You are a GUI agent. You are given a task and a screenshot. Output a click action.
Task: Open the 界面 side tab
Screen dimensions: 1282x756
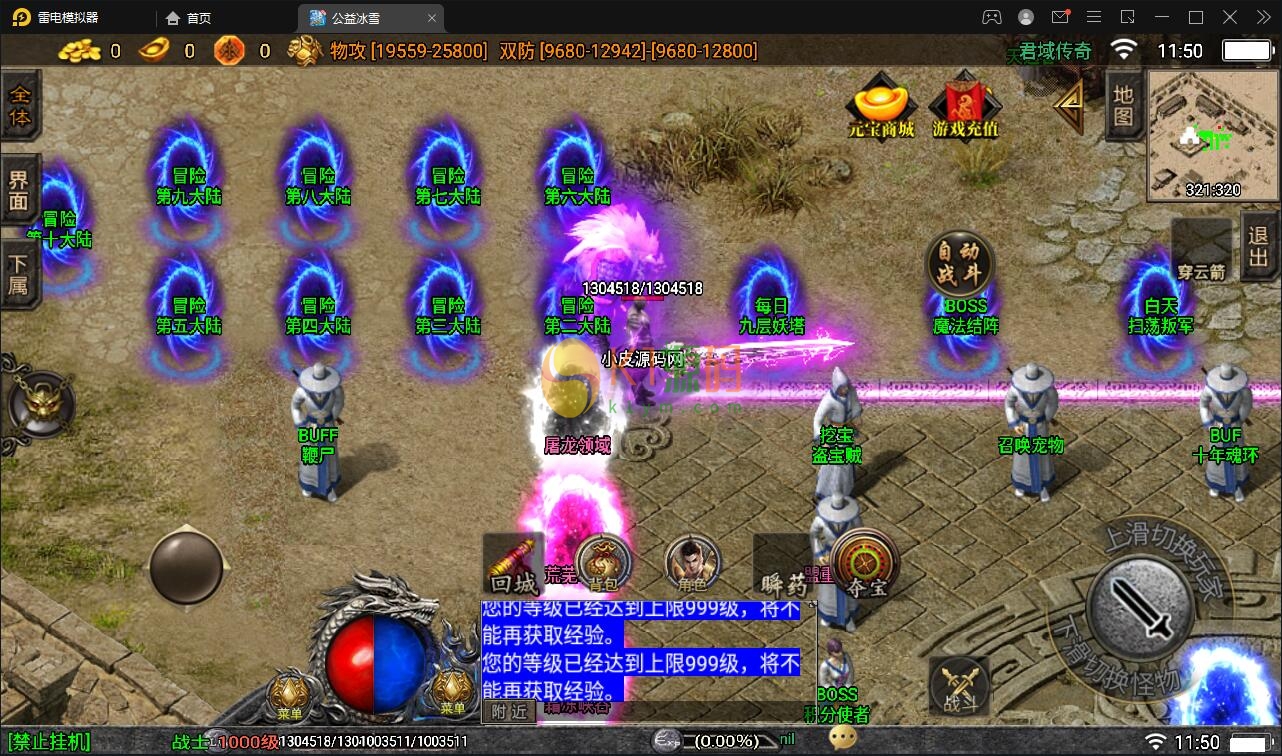20,190
